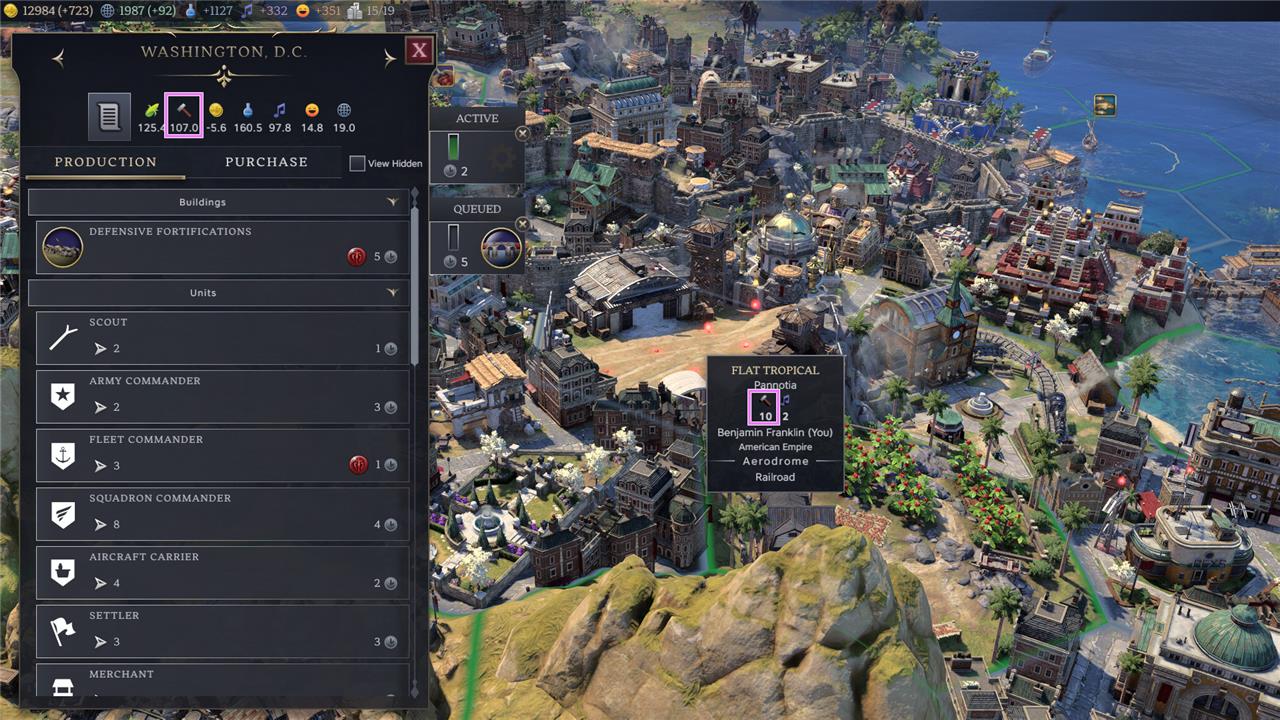
Task: Cycle to the next city with right arrow
Action: 390,59
